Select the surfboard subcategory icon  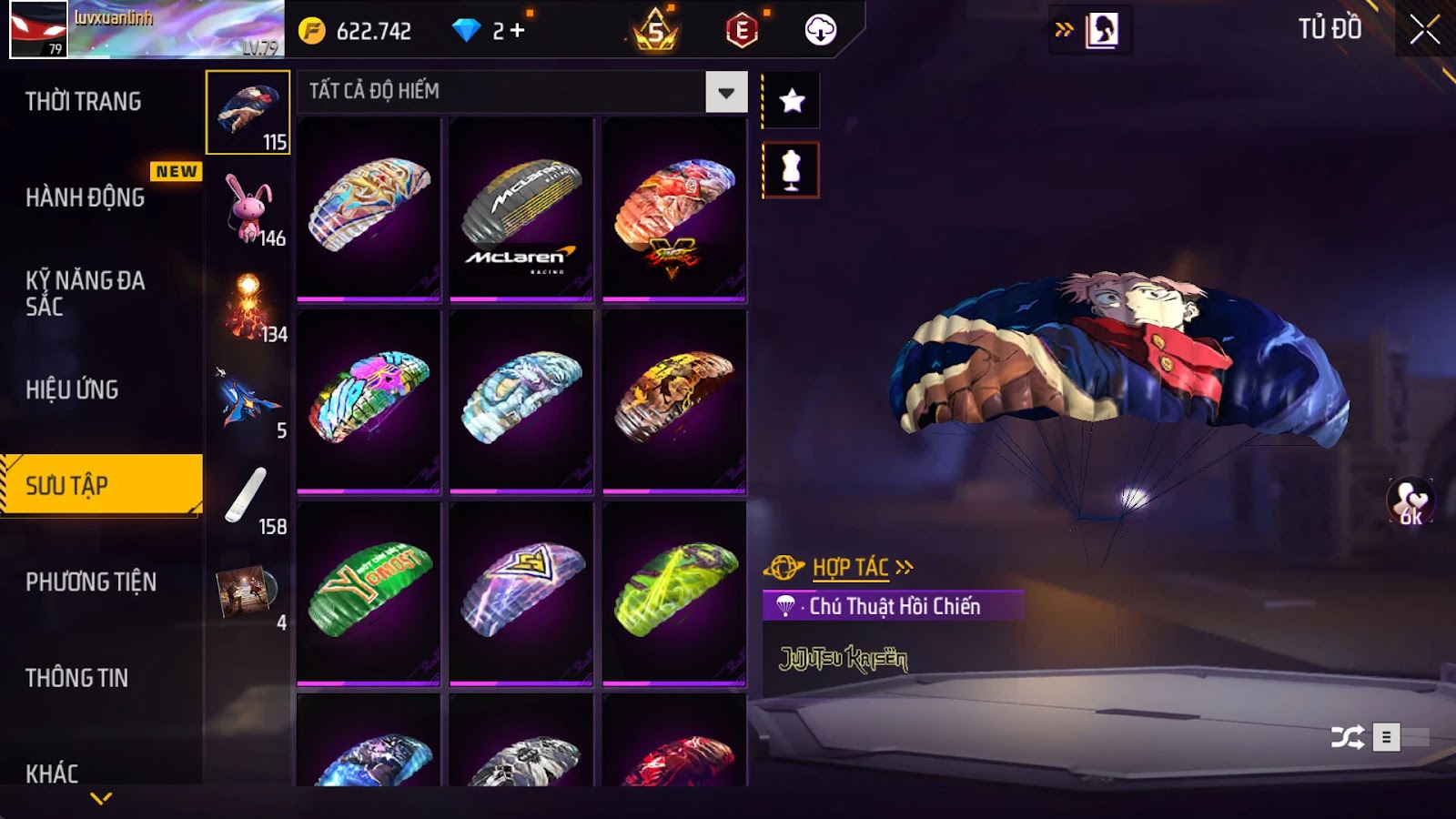click(248, 497)
